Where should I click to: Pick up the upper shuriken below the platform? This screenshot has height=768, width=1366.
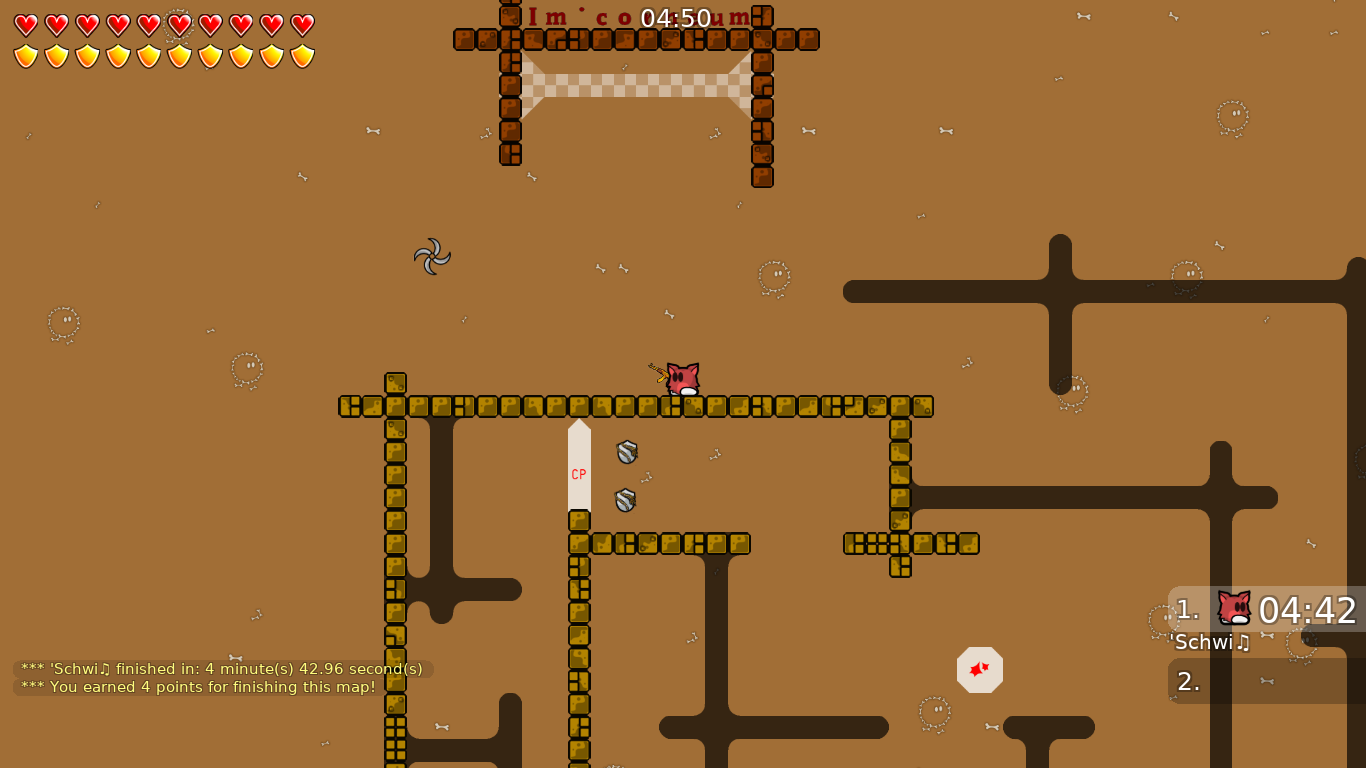(625, 452)
